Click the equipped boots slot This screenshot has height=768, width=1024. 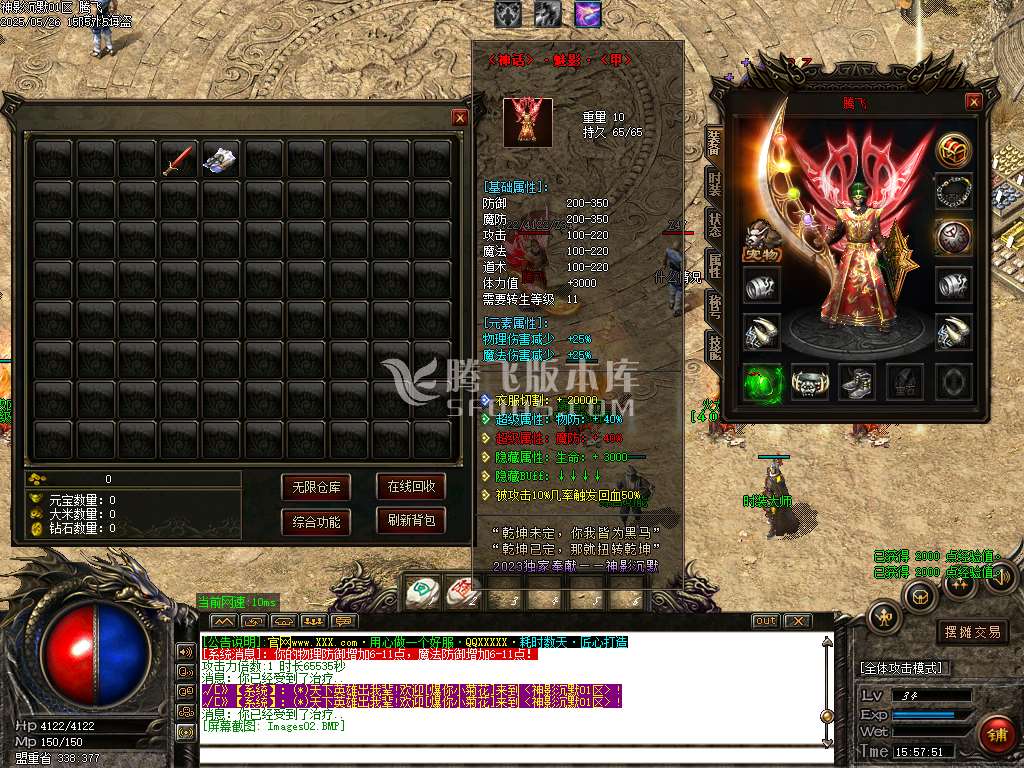tap(857, 382)
